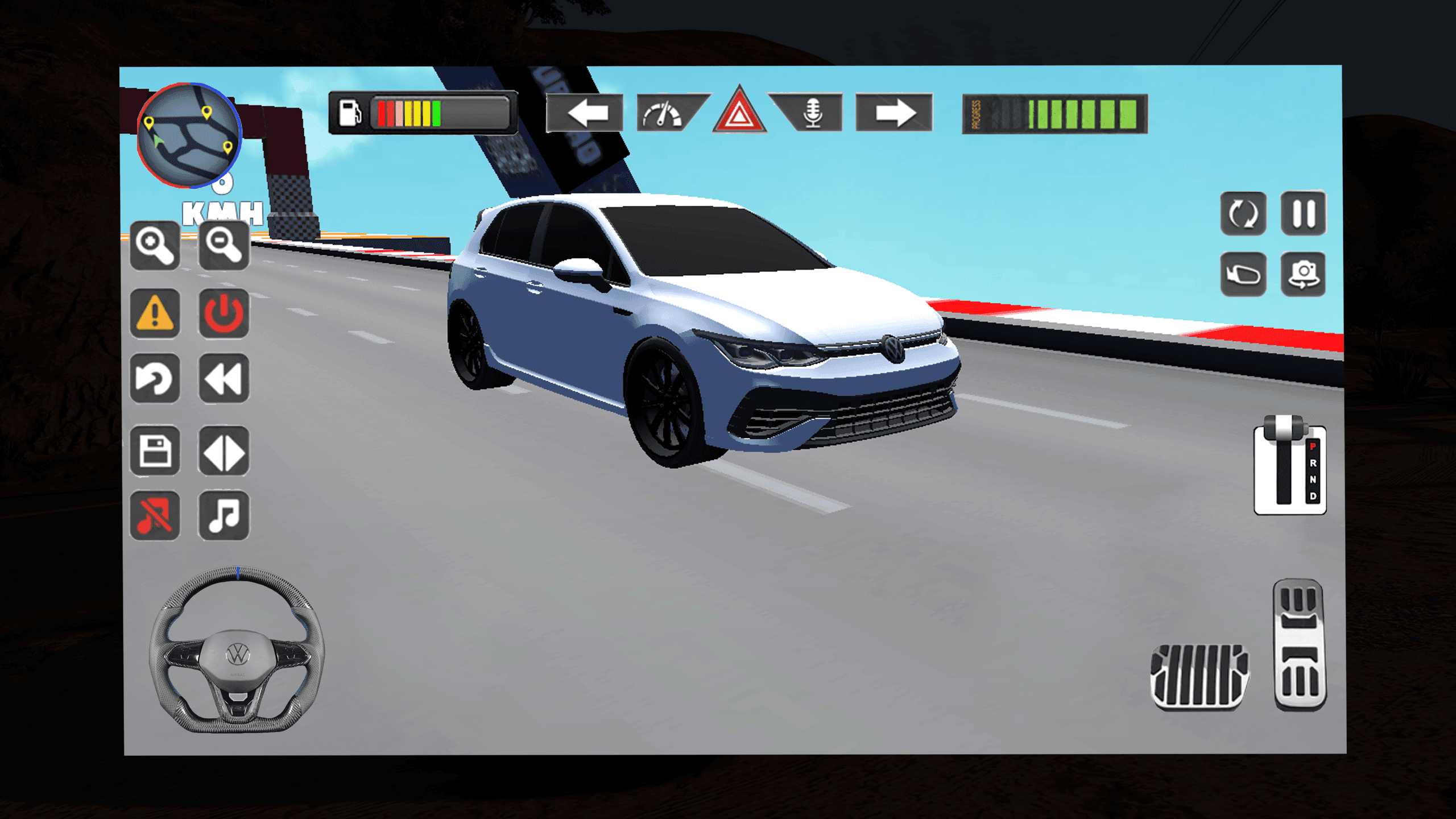
Task: Tap the microphone horn icon
Action: [x=813, y=113]
